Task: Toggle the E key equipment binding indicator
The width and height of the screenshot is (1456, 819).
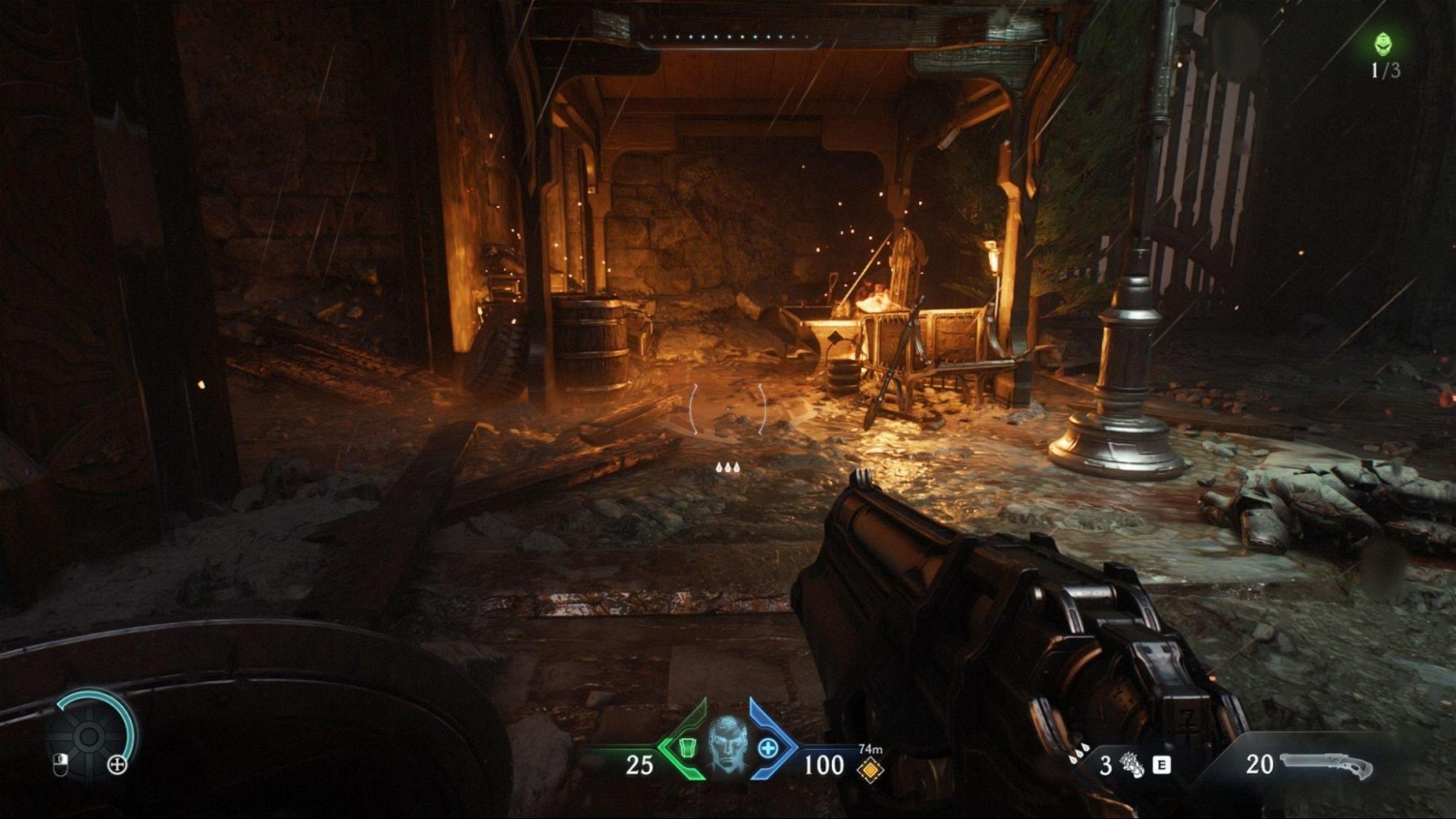Action: pos(1162,764)
